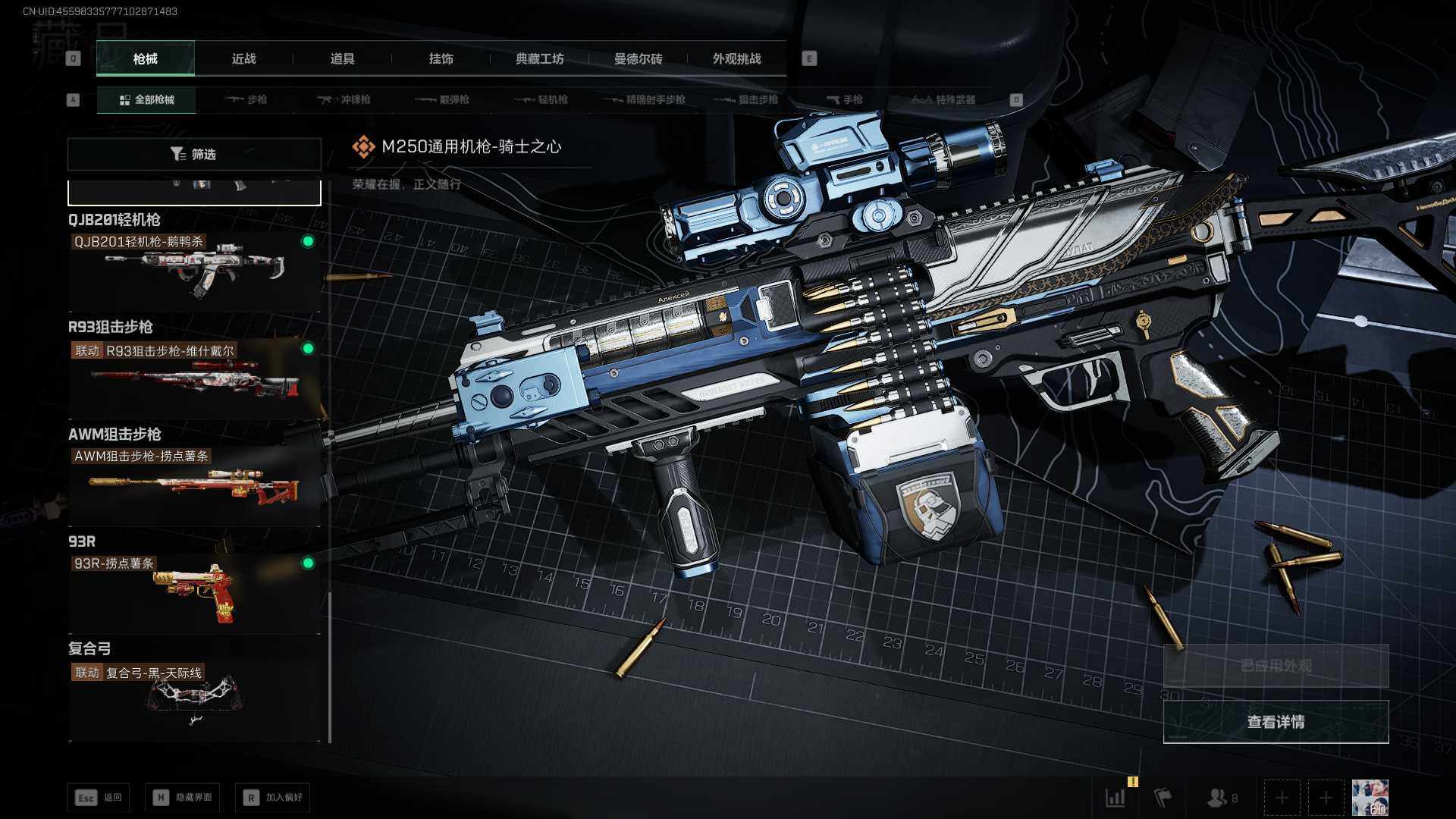Switch to the 外观挑战 tab

click(x=736, y=58)
